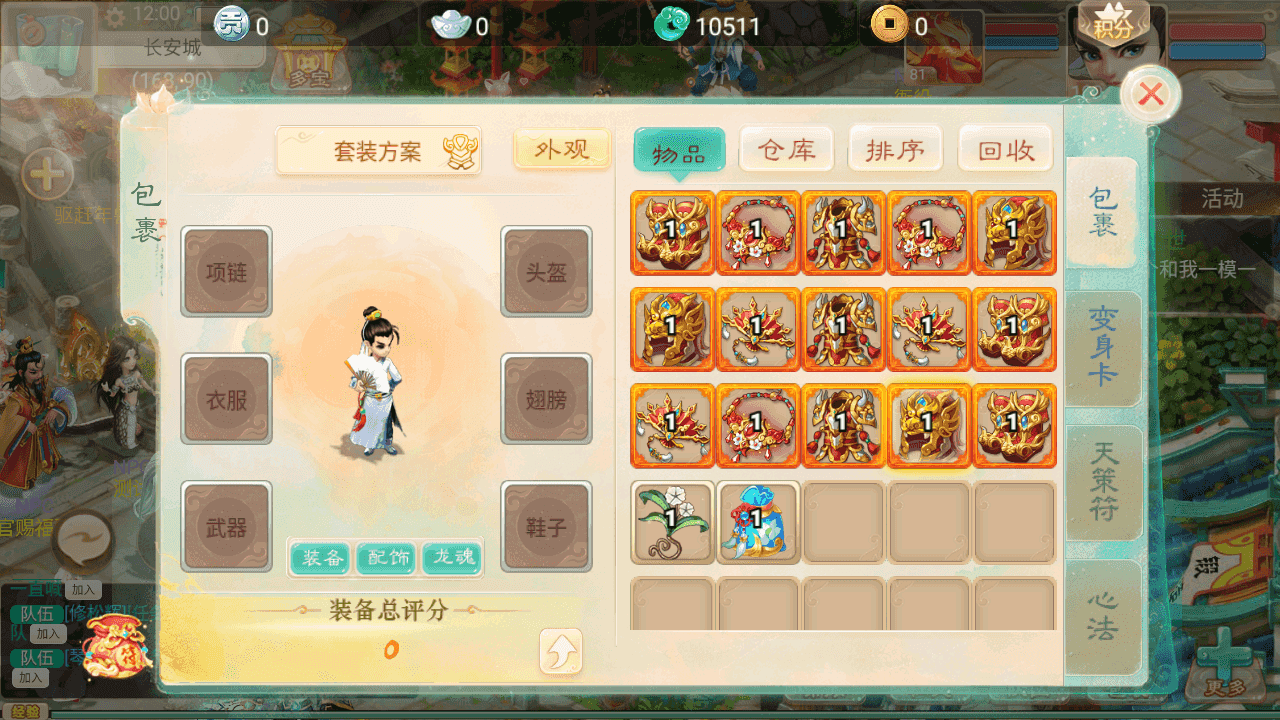This screenshot has width=1280, height=720.
Task: Open the 仓库 warehouse tab
Action: click(787, 151)
